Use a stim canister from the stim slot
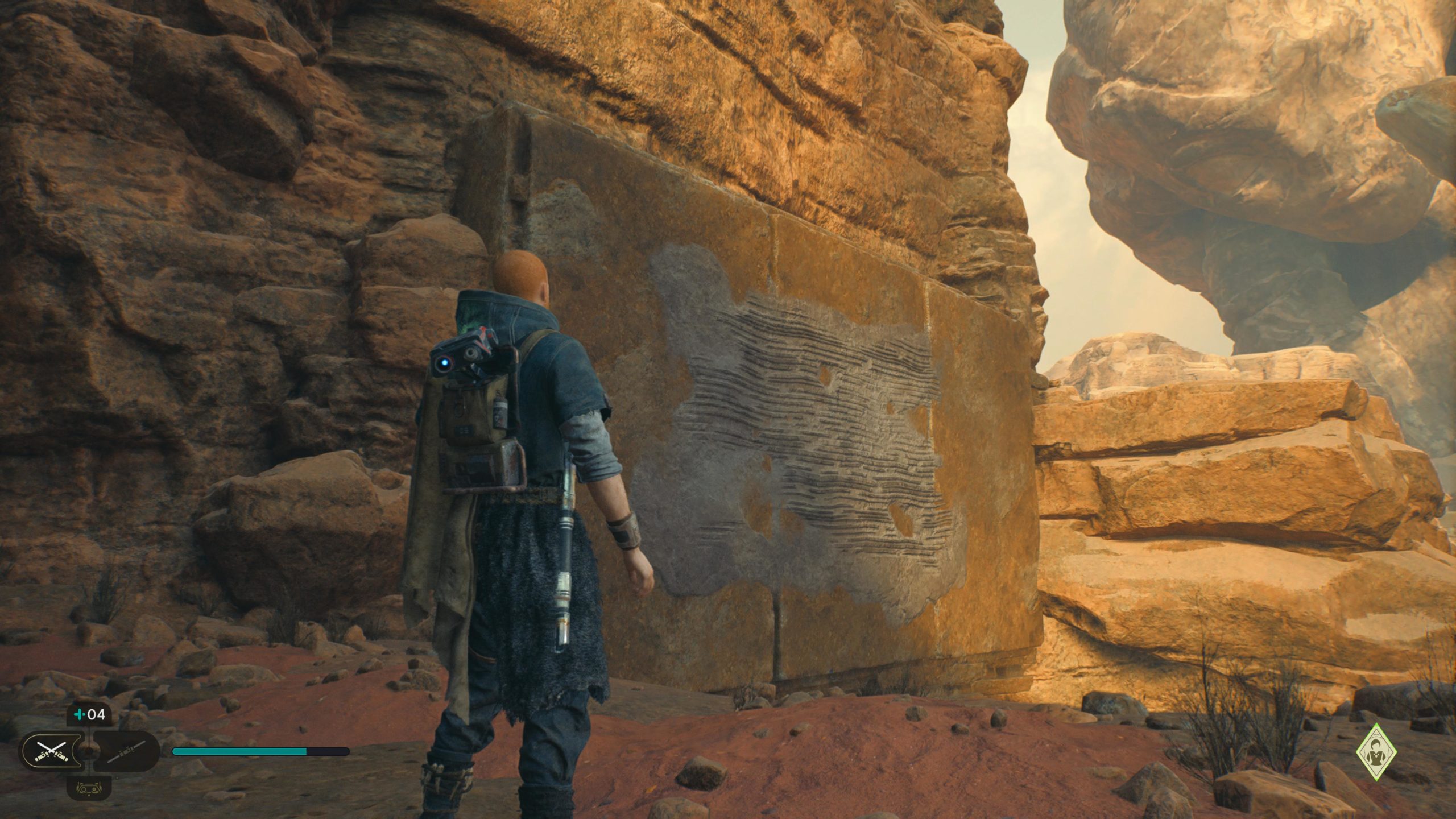Screen dimensions: 1456x819 [x=89, y=715]
